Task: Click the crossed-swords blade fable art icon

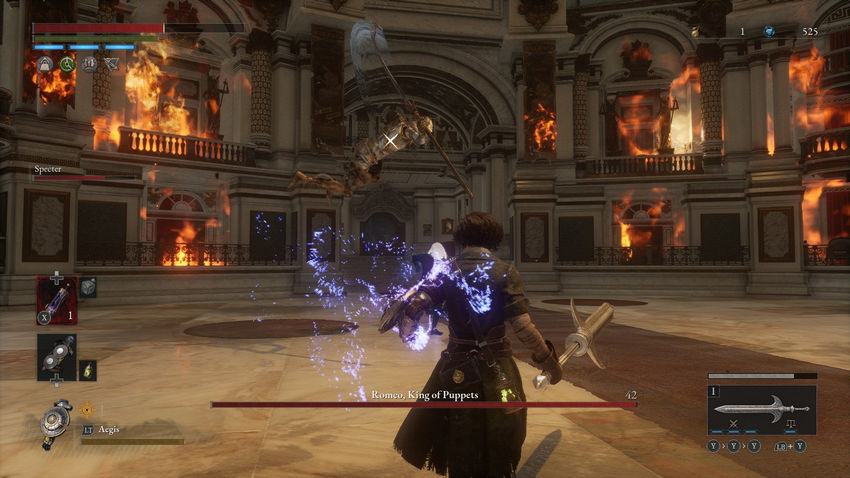Action: pos(734,426)
